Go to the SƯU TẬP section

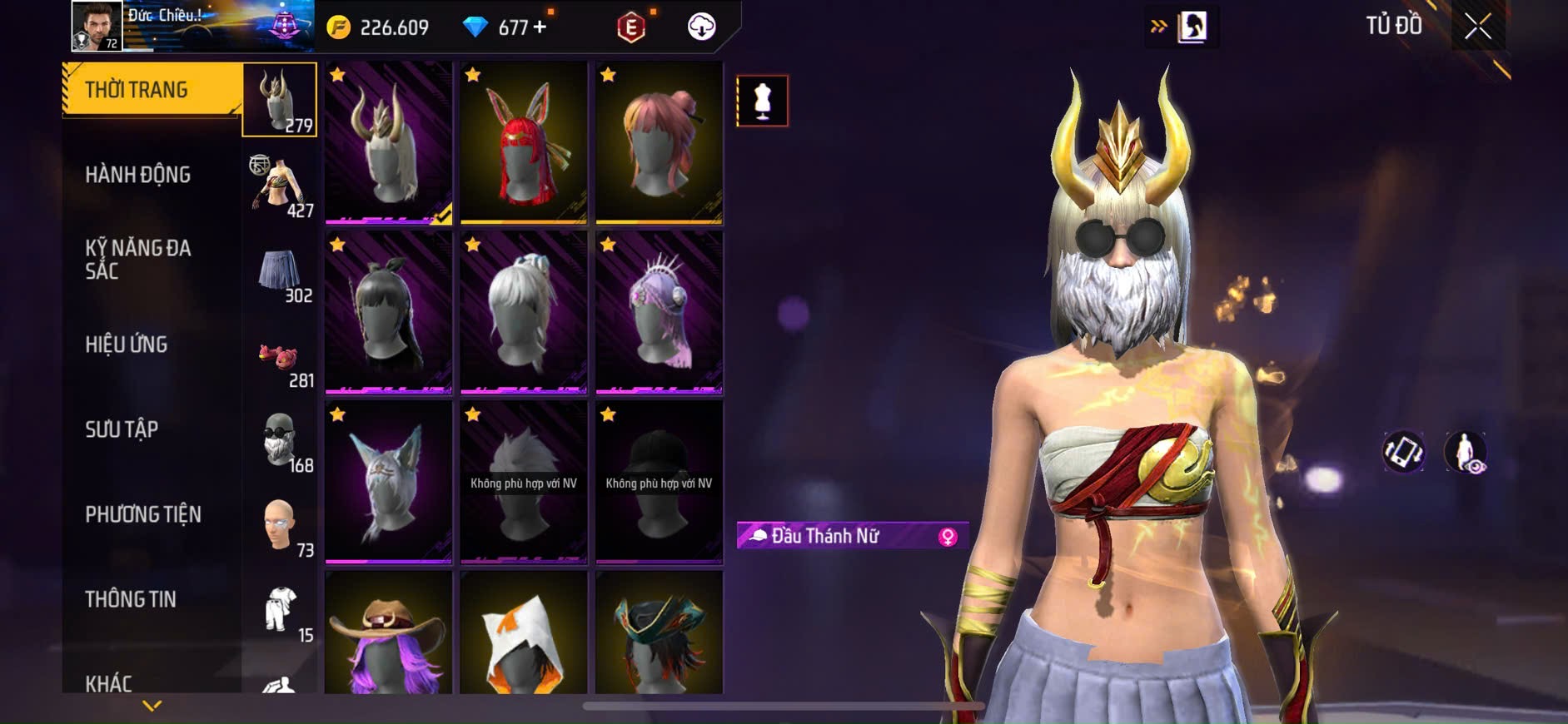click(122, 429)
